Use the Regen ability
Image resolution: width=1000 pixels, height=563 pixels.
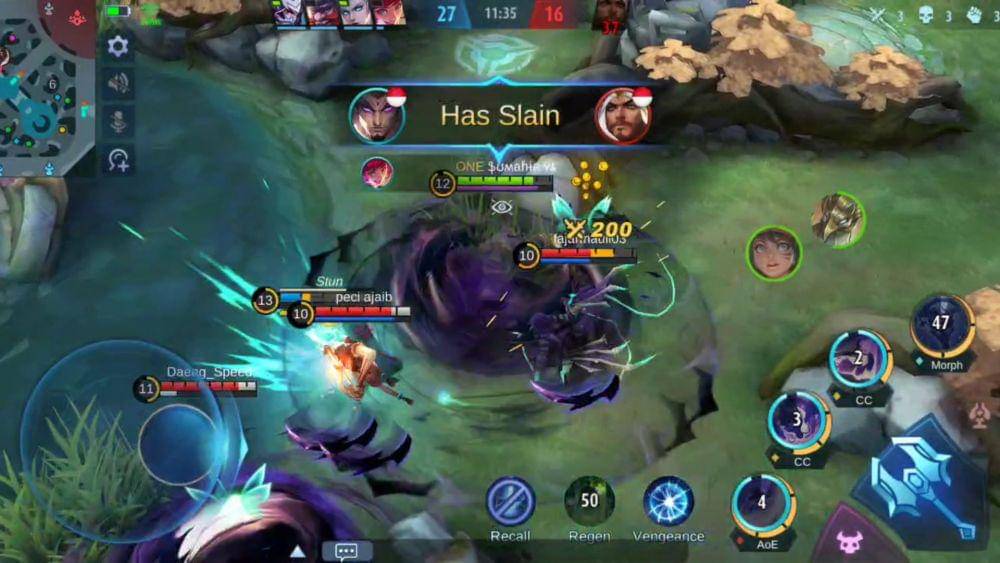click(x=589, y=501)
